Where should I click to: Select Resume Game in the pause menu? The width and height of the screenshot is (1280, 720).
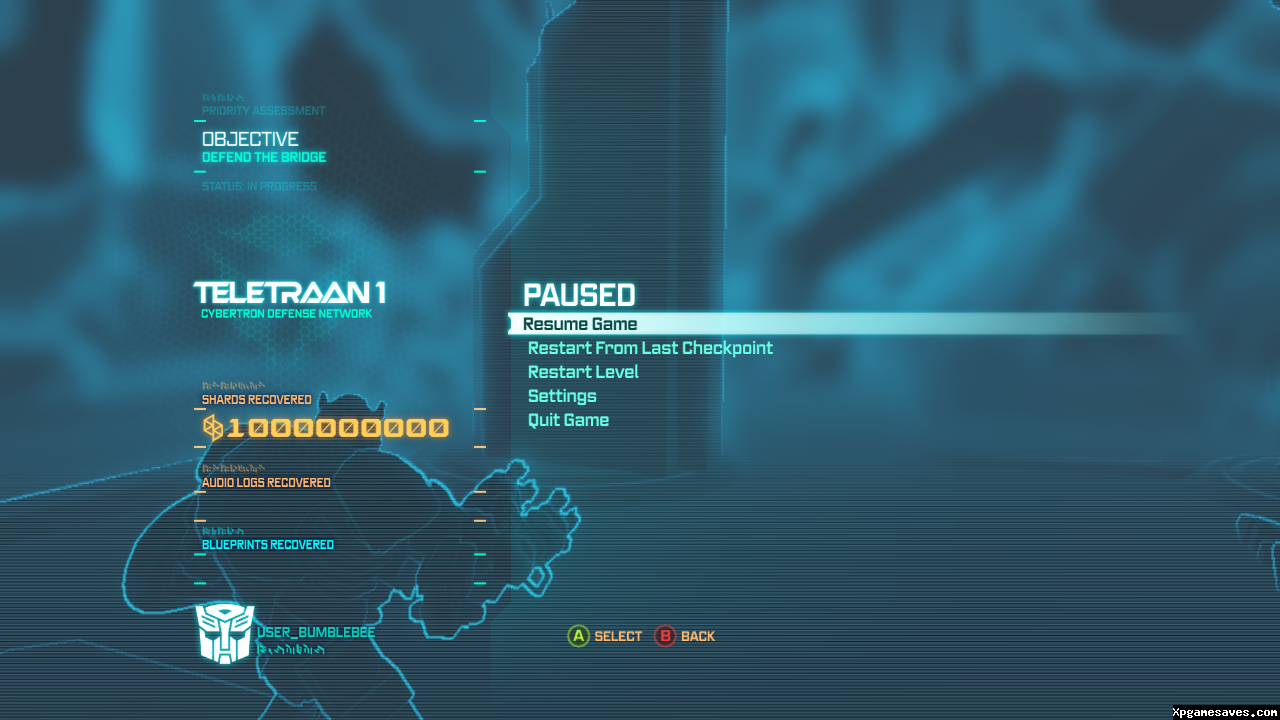pos(580,324)
